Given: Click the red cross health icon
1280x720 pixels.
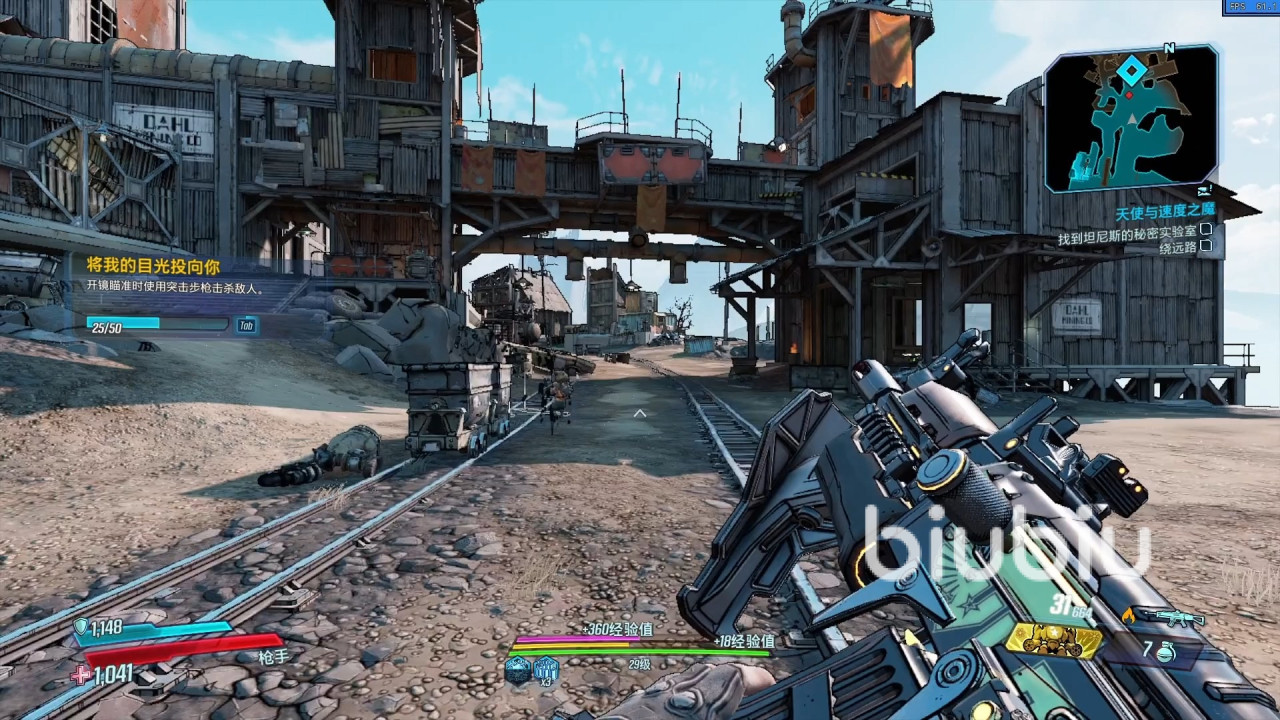Looking at the screenshot, I should [81, 675].
